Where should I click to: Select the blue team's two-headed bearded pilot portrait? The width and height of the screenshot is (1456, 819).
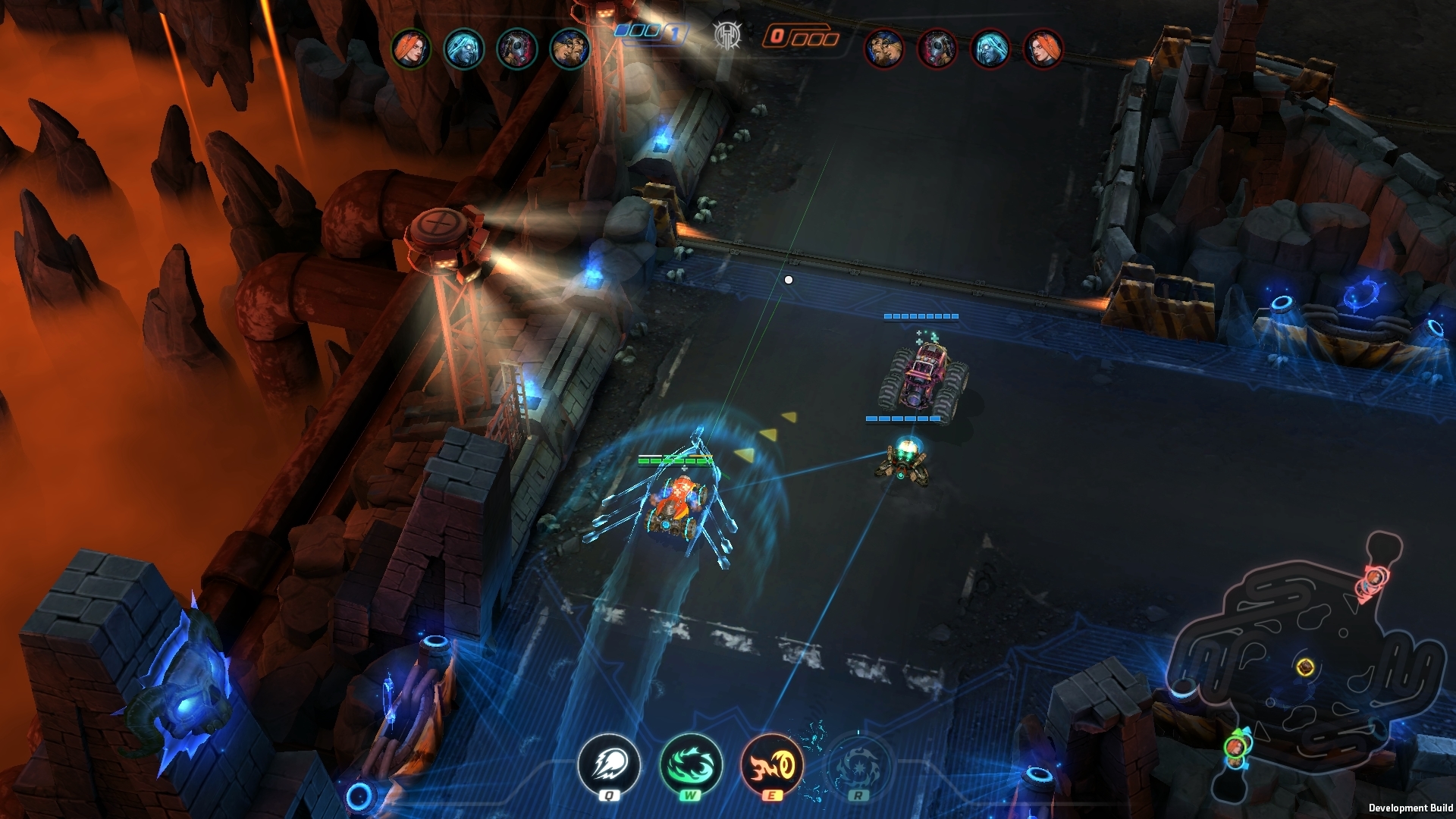570,49
